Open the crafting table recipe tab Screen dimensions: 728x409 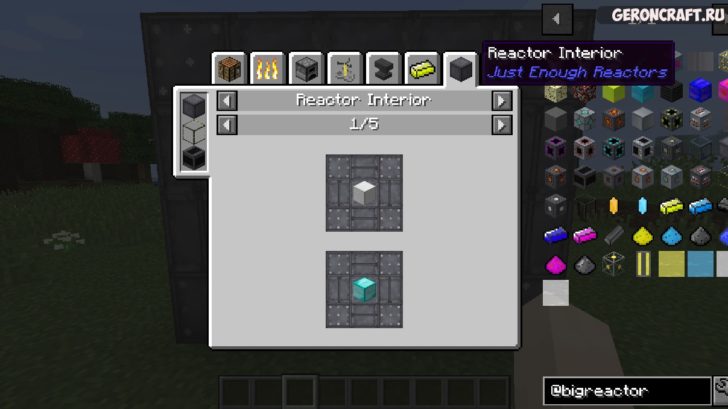coord(230,69)
